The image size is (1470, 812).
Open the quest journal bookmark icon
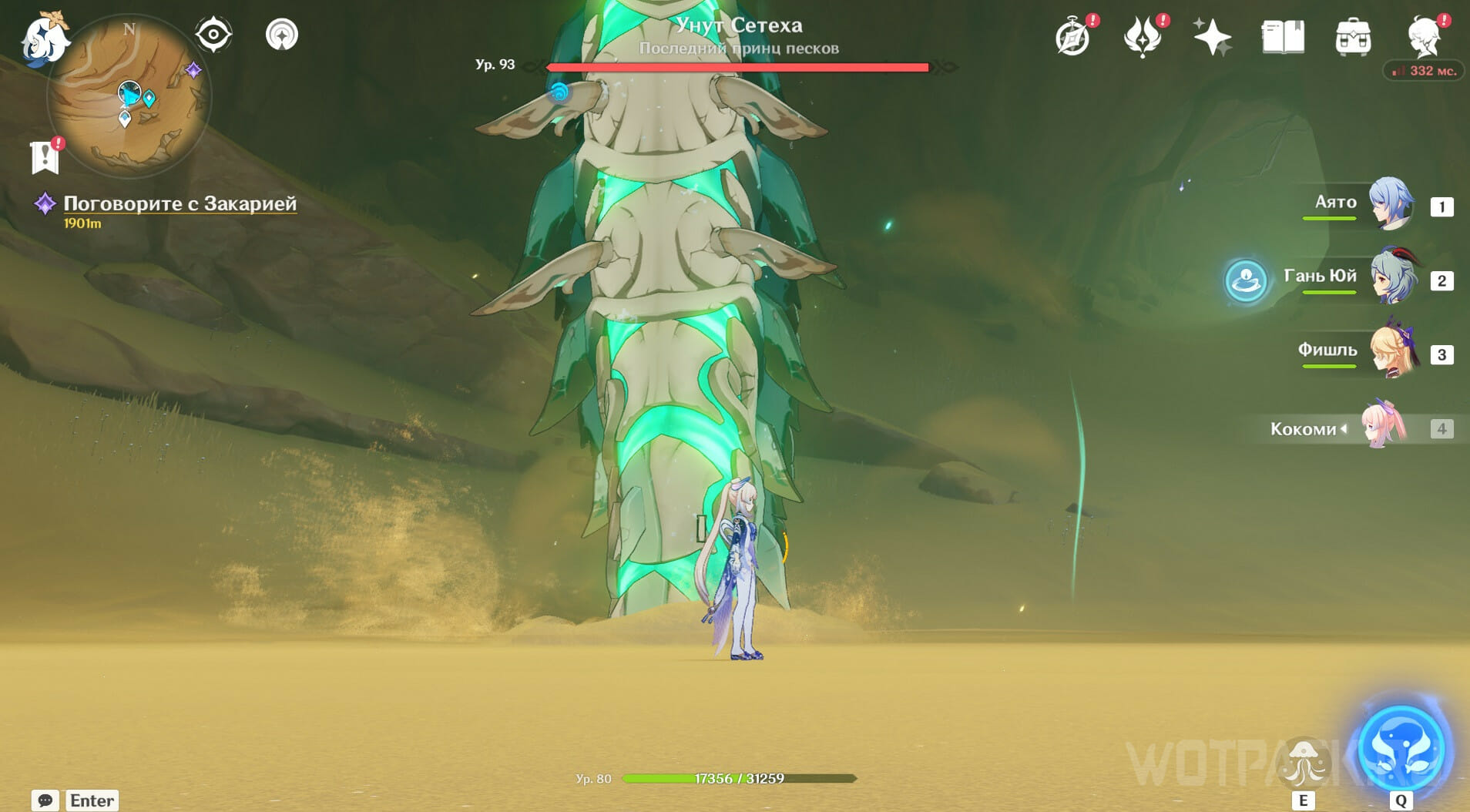click(45, 156)
